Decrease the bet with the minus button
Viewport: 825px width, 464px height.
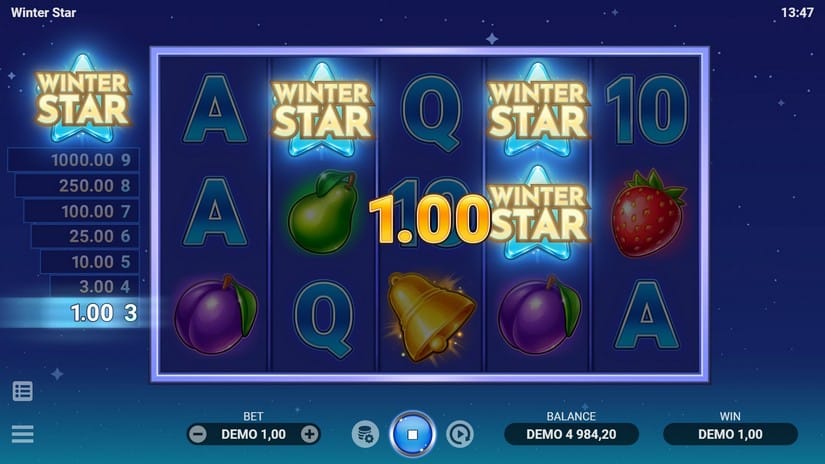click(198, 434)
